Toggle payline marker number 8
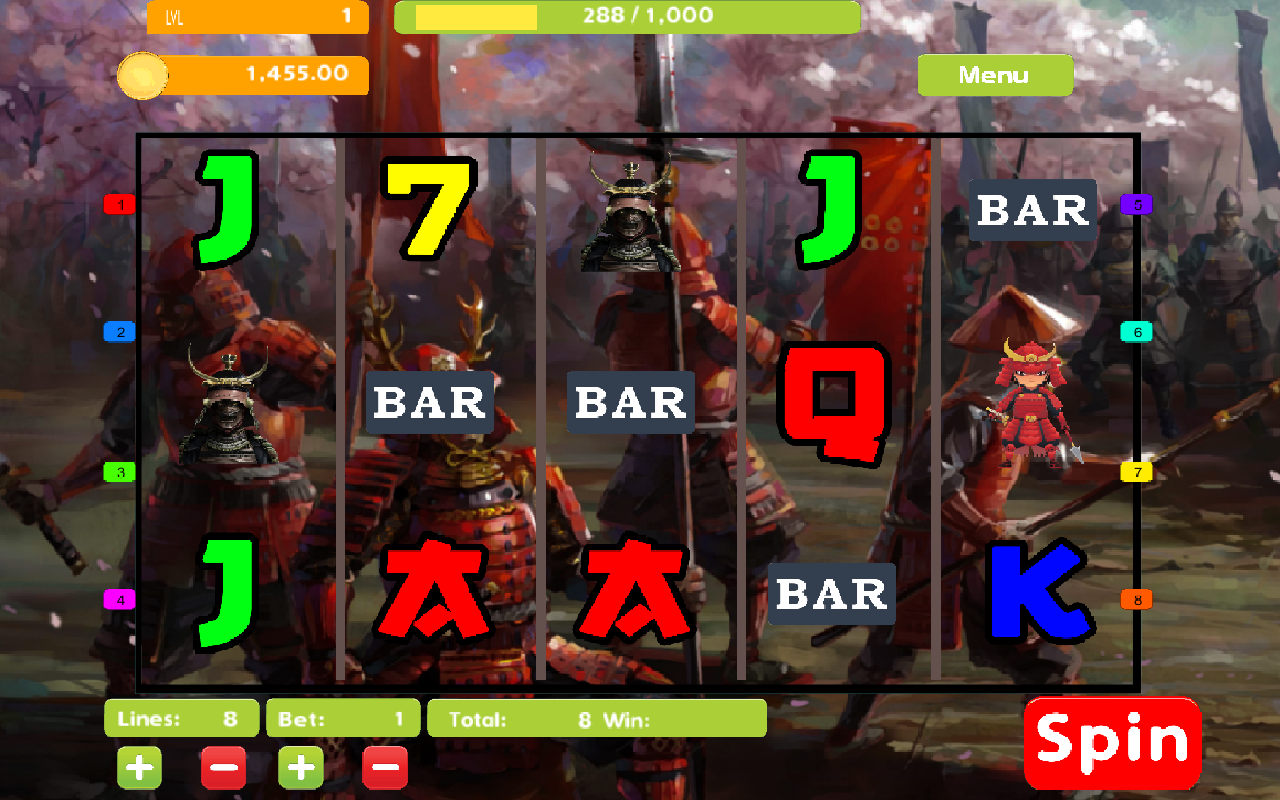 click(x=1137, y=599)
